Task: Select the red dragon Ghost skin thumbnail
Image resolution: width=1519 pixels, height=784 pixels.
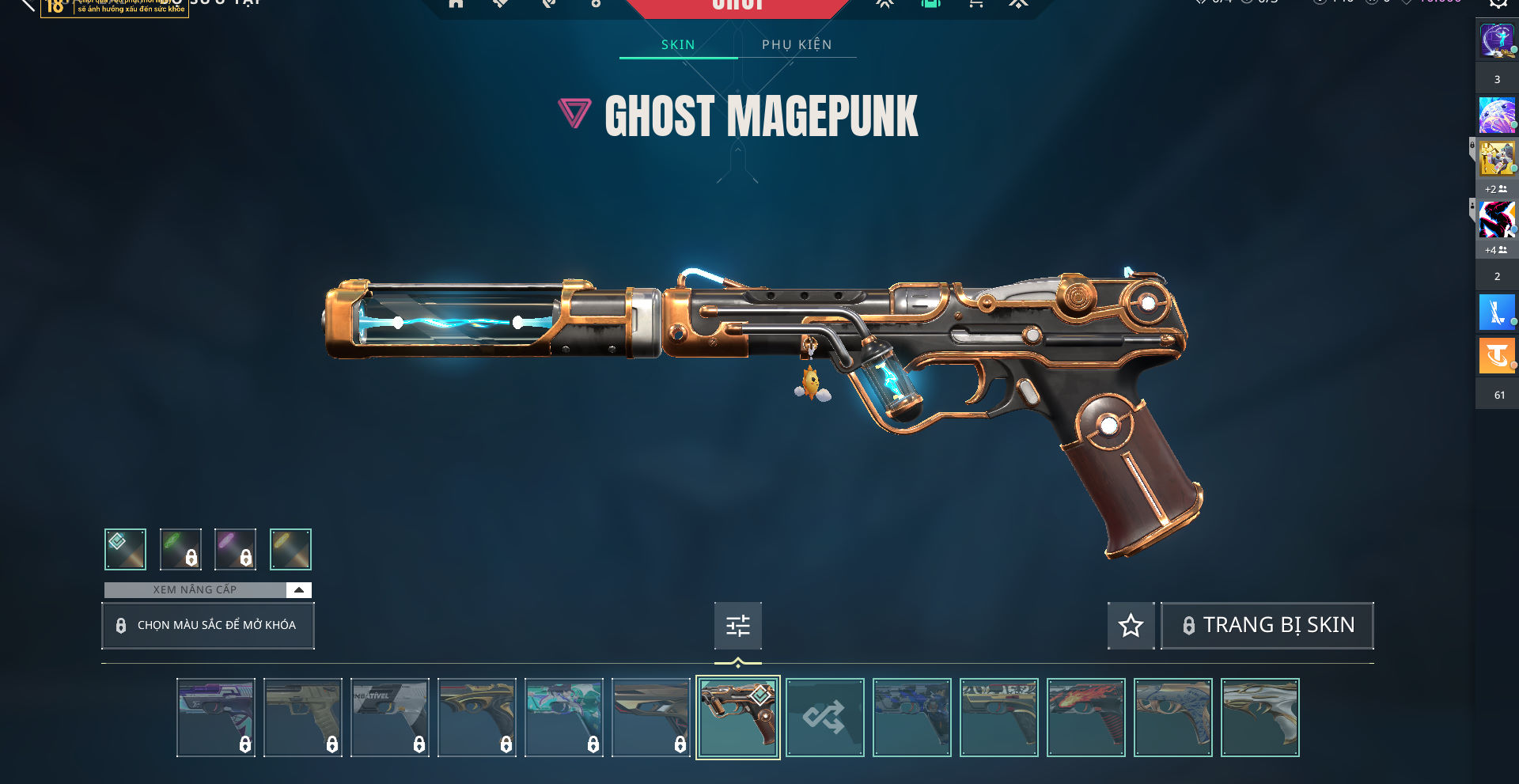Action: [x=1085, y=718]
